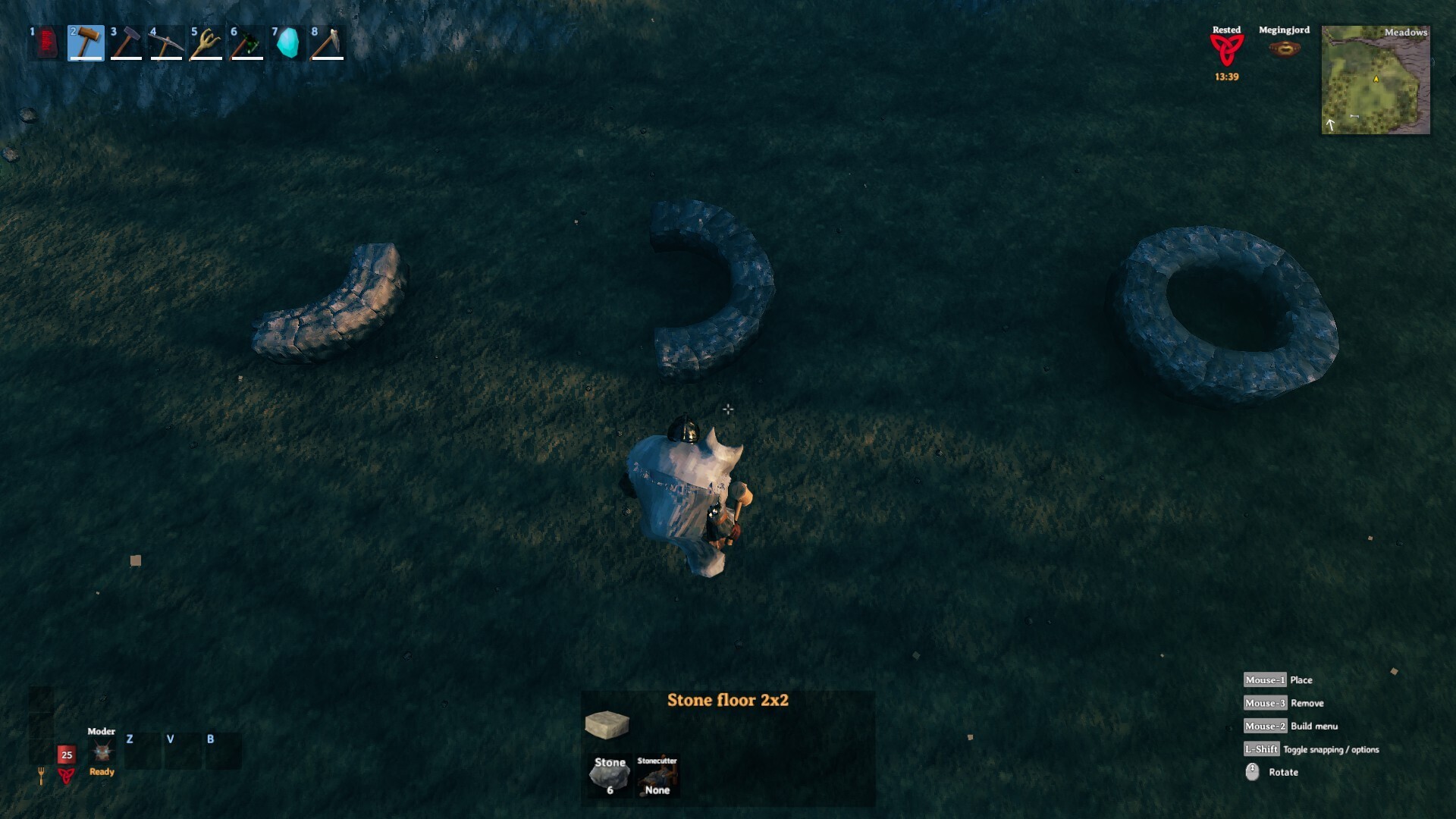Select the hammer tool in slot 3
1456x819 pixels.
pos(125,43)
